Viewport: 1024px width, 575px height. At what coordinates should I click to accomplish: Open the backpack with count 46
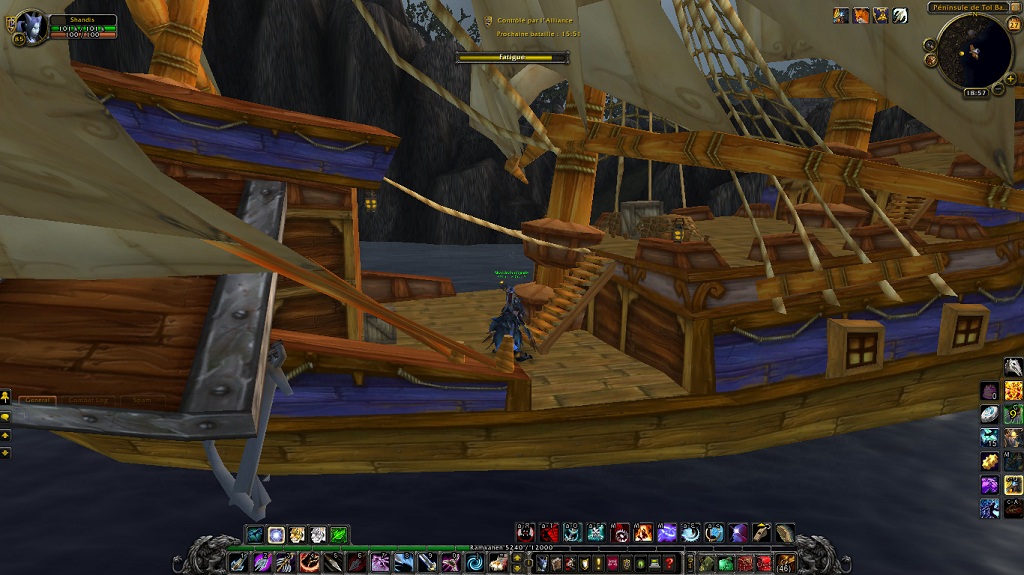pos(786,563)
